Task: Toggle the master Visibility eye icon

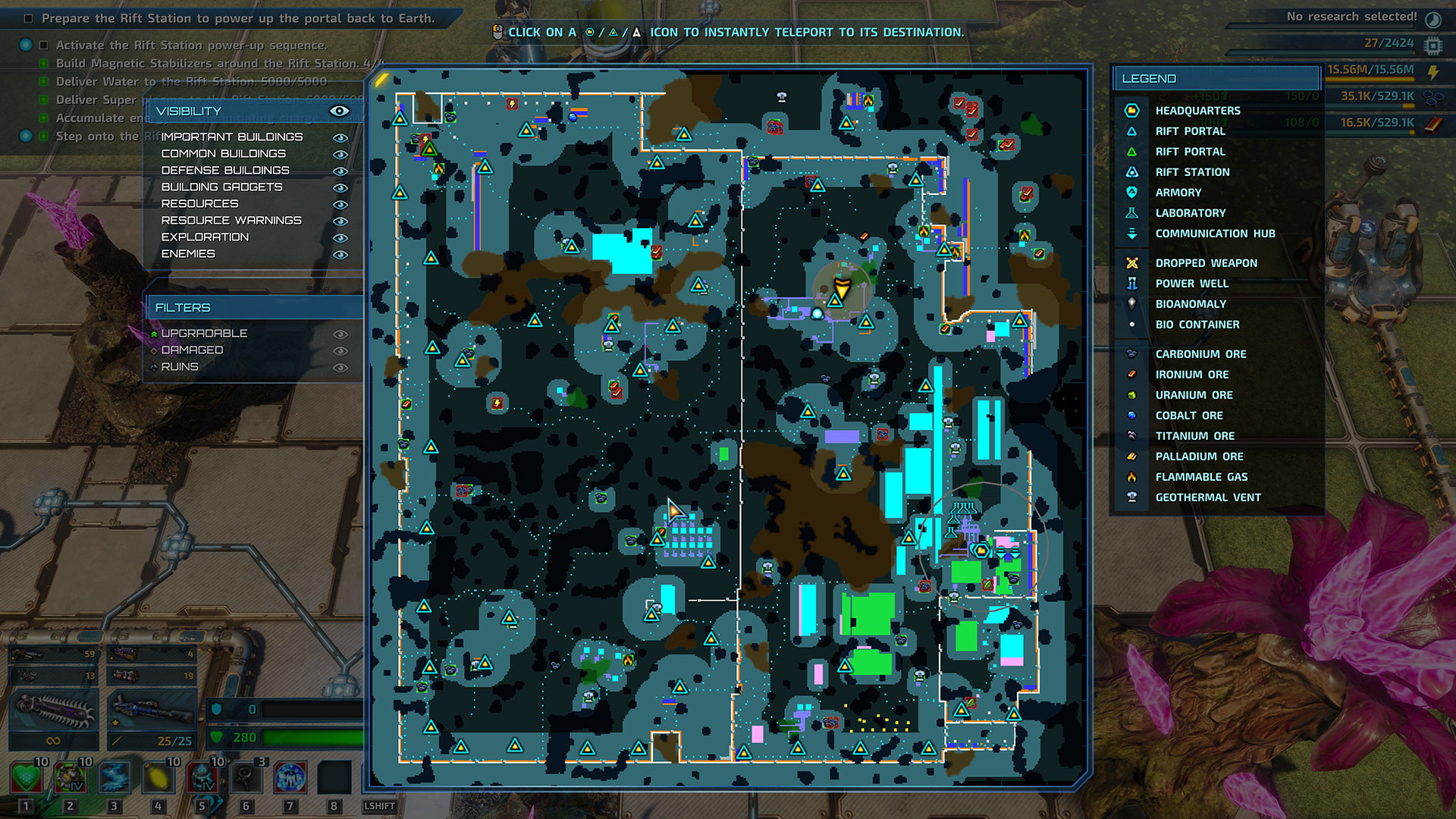Action: pos(339,111)
